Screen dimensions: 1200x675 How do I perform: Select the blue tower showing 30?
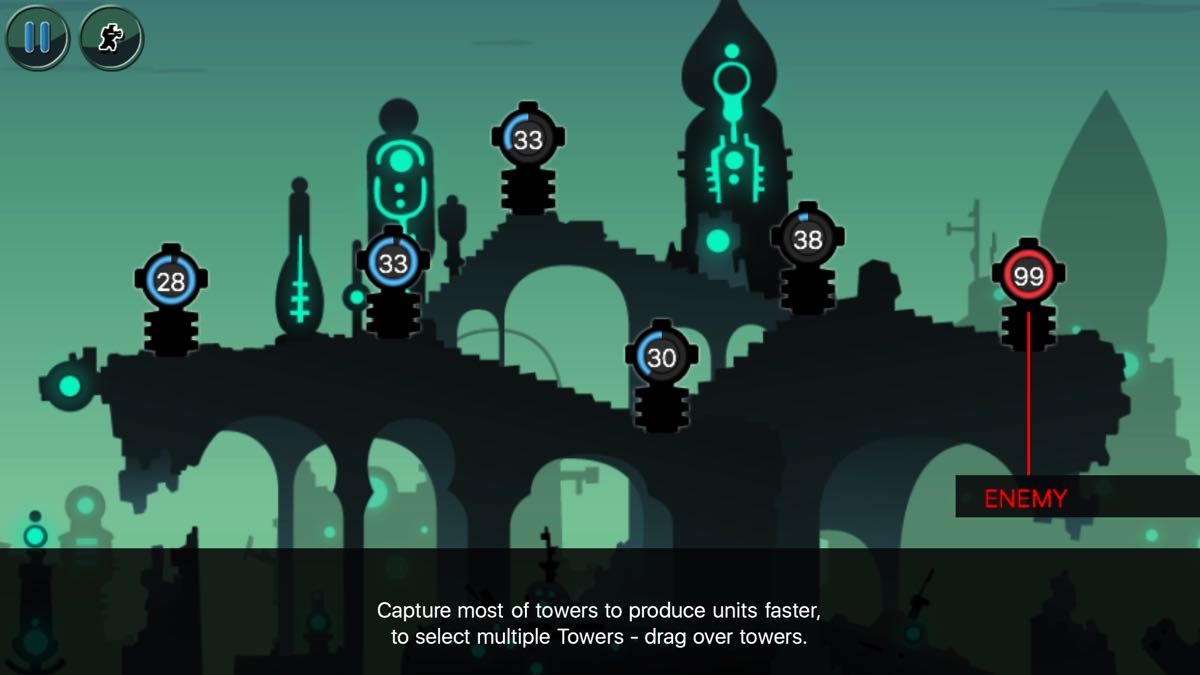click(x=661, y=358)
